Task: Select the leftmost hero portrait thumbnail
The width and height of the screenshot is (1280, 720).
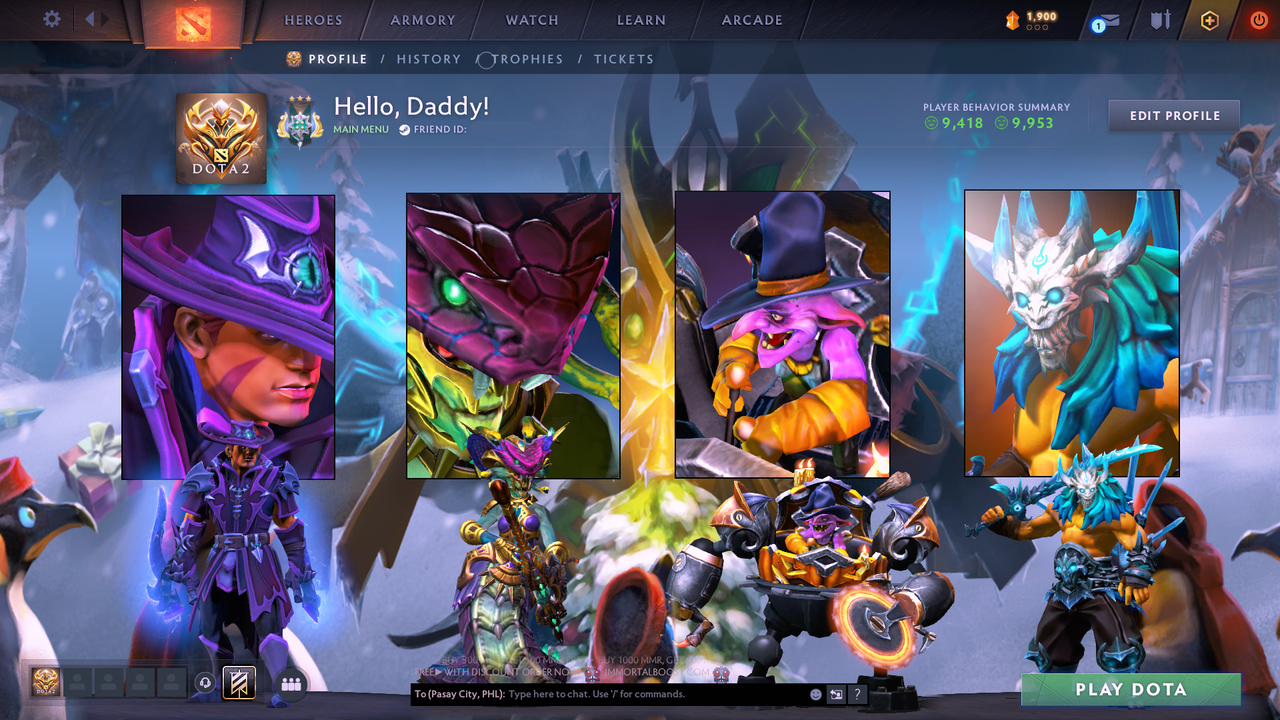Action: coord(228,334)
